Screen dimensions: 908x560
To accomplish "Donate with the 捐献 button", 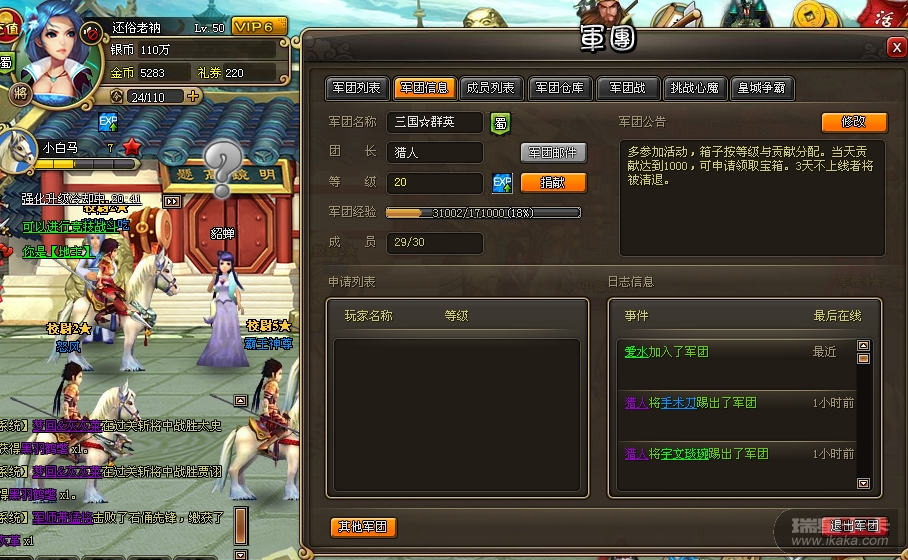I will 553,183.
